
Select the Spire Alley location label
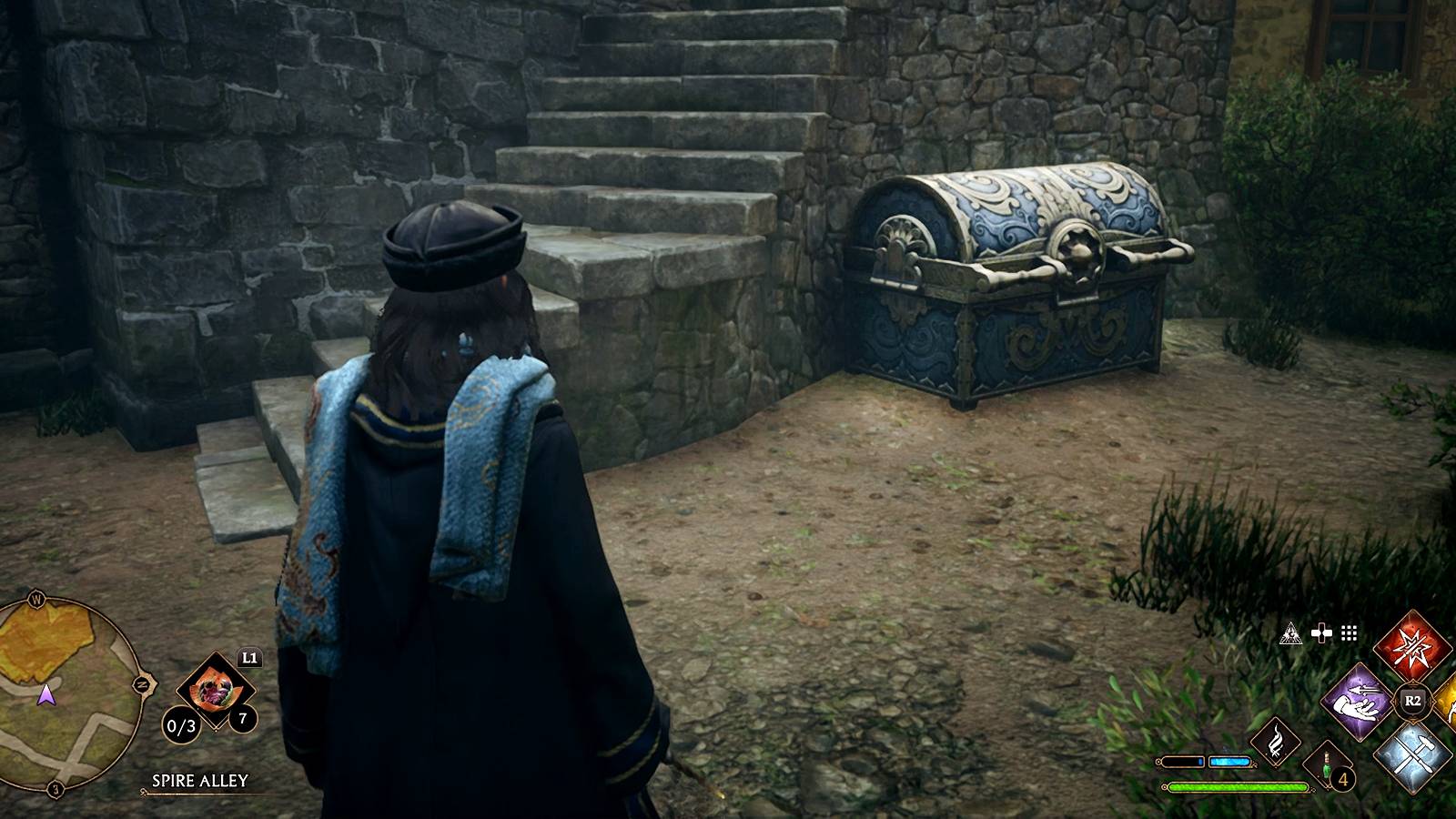[199, 781]
